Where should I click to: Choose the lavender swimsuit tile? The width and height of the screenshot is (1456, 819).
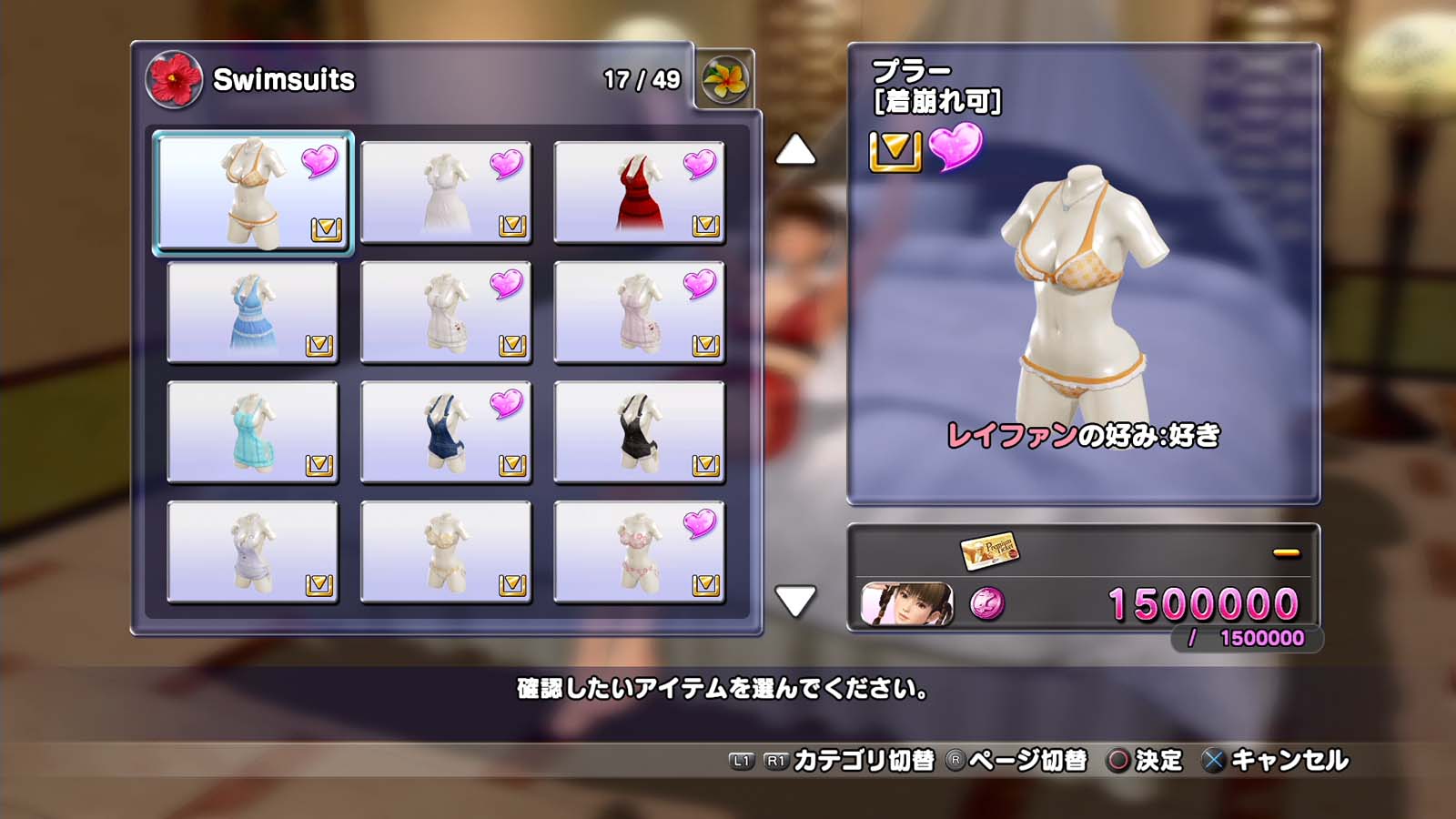(253, 552)
